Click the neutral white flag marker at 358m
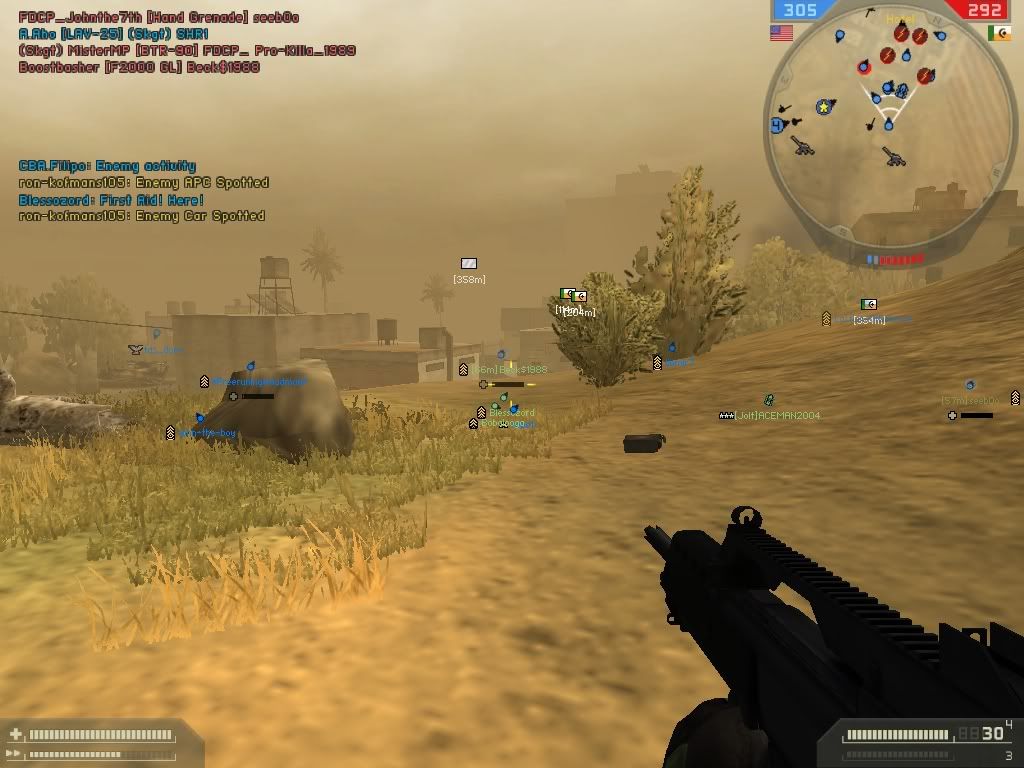Viewport: 1024px width, 768px height. click(469, 264)
